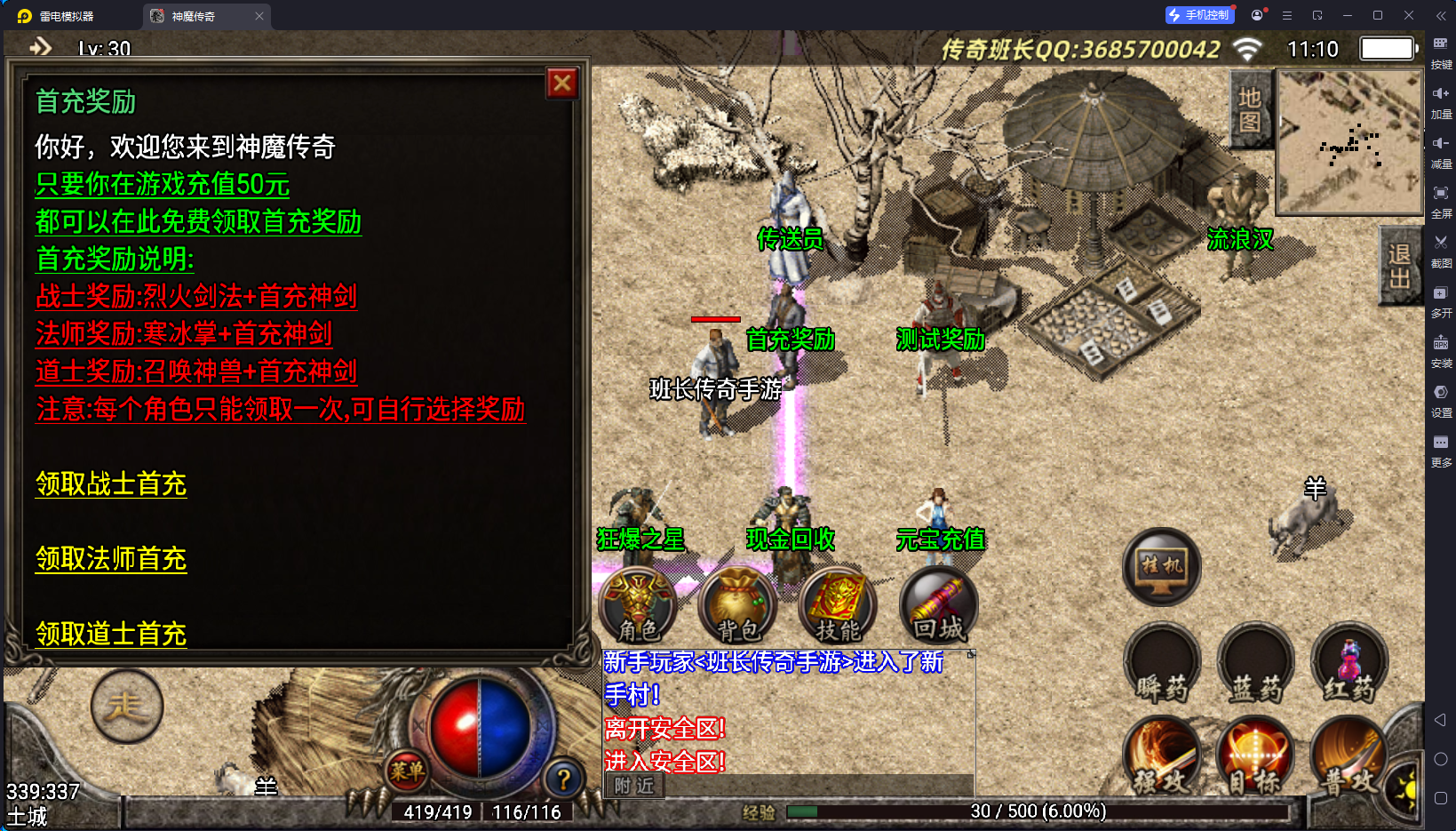
Task: Choose 领取战士首充 reward option
Action: tap(111, 484)
